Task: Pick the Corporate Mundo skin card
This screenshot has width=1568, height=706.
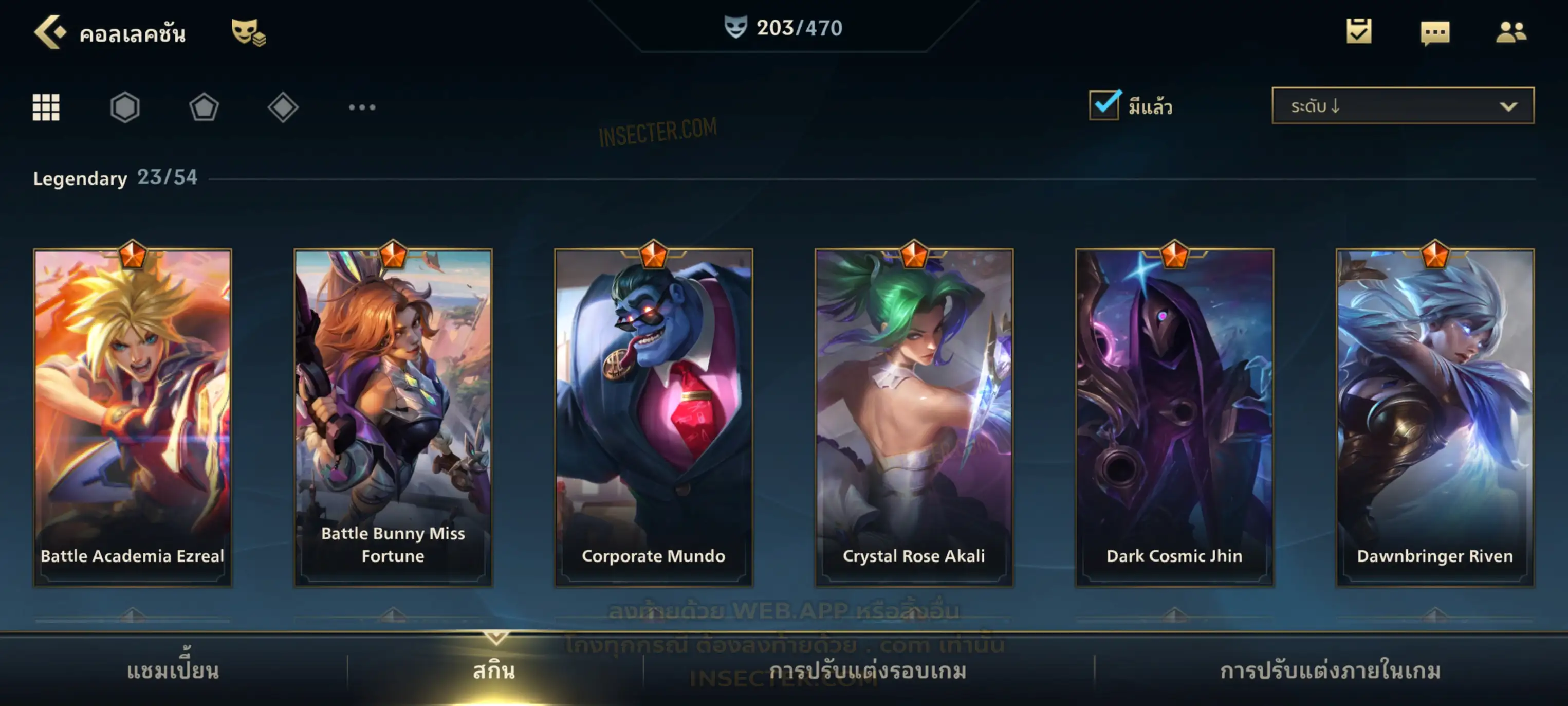Action: pos(654,417)
